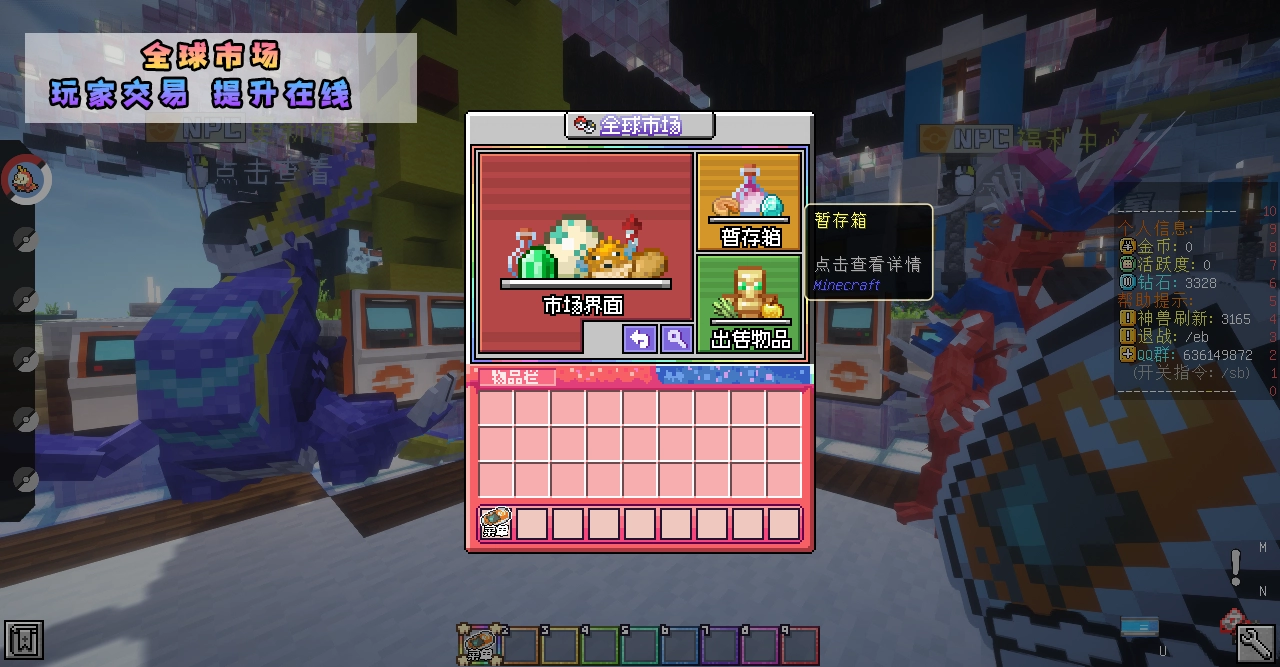Choose the 出售物品 sell items button

tap(749, 304)
